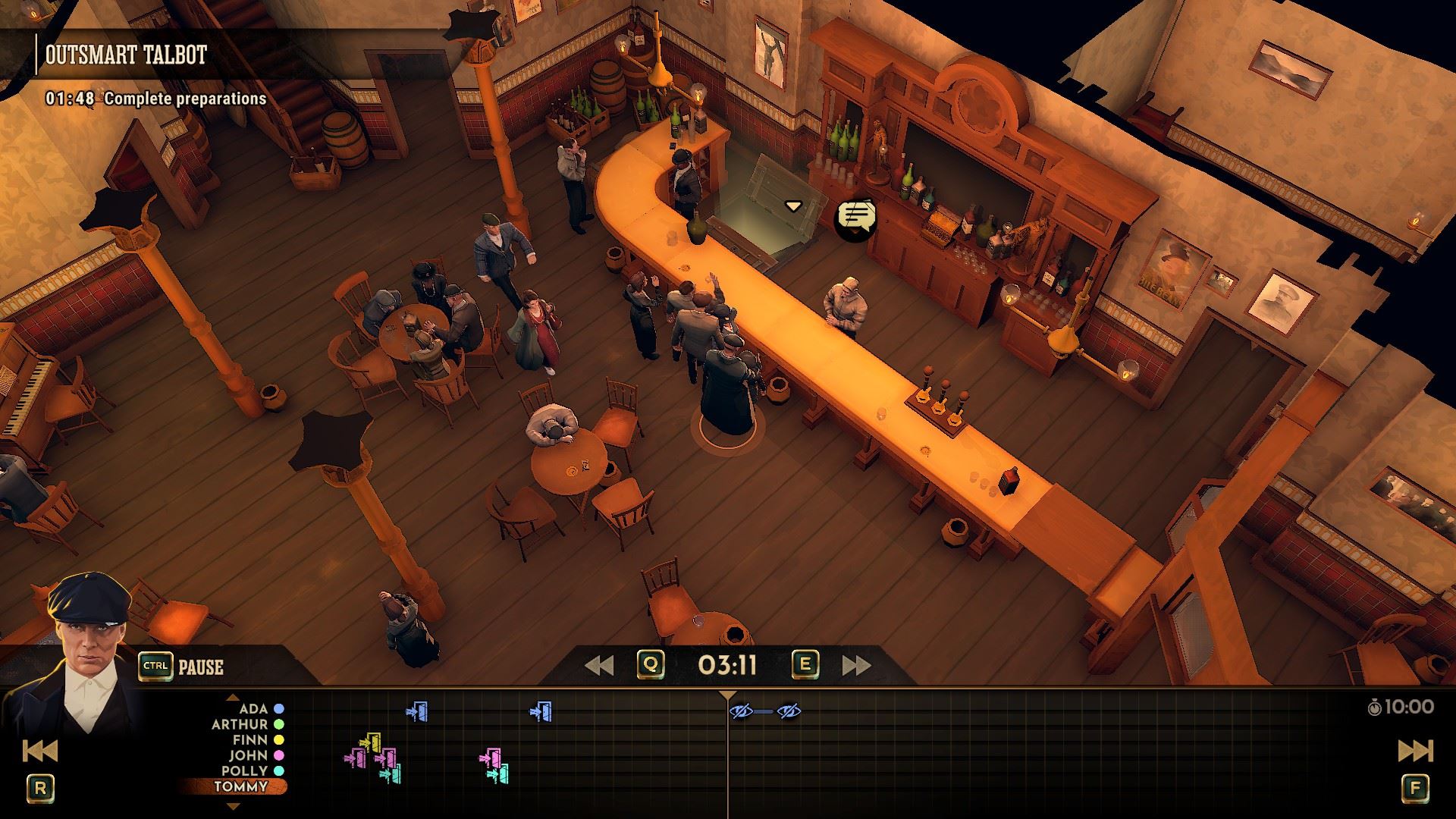Skip to the end of the timeline
Image resolution: width=1456 pixels, height=819 pixels.
pos(1415,751)
